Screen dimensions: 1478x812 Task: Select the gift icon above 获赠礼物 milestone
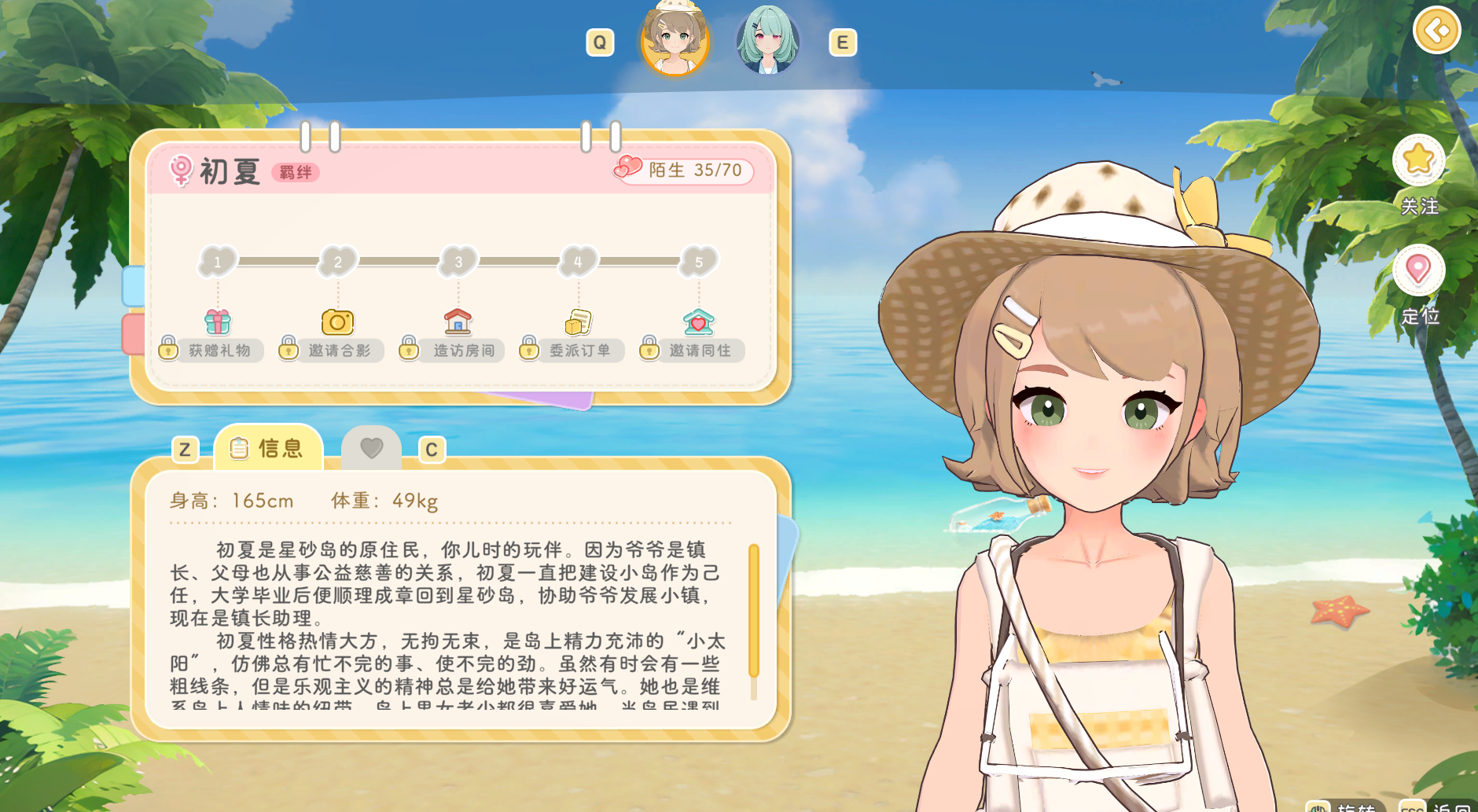[218, 321]
